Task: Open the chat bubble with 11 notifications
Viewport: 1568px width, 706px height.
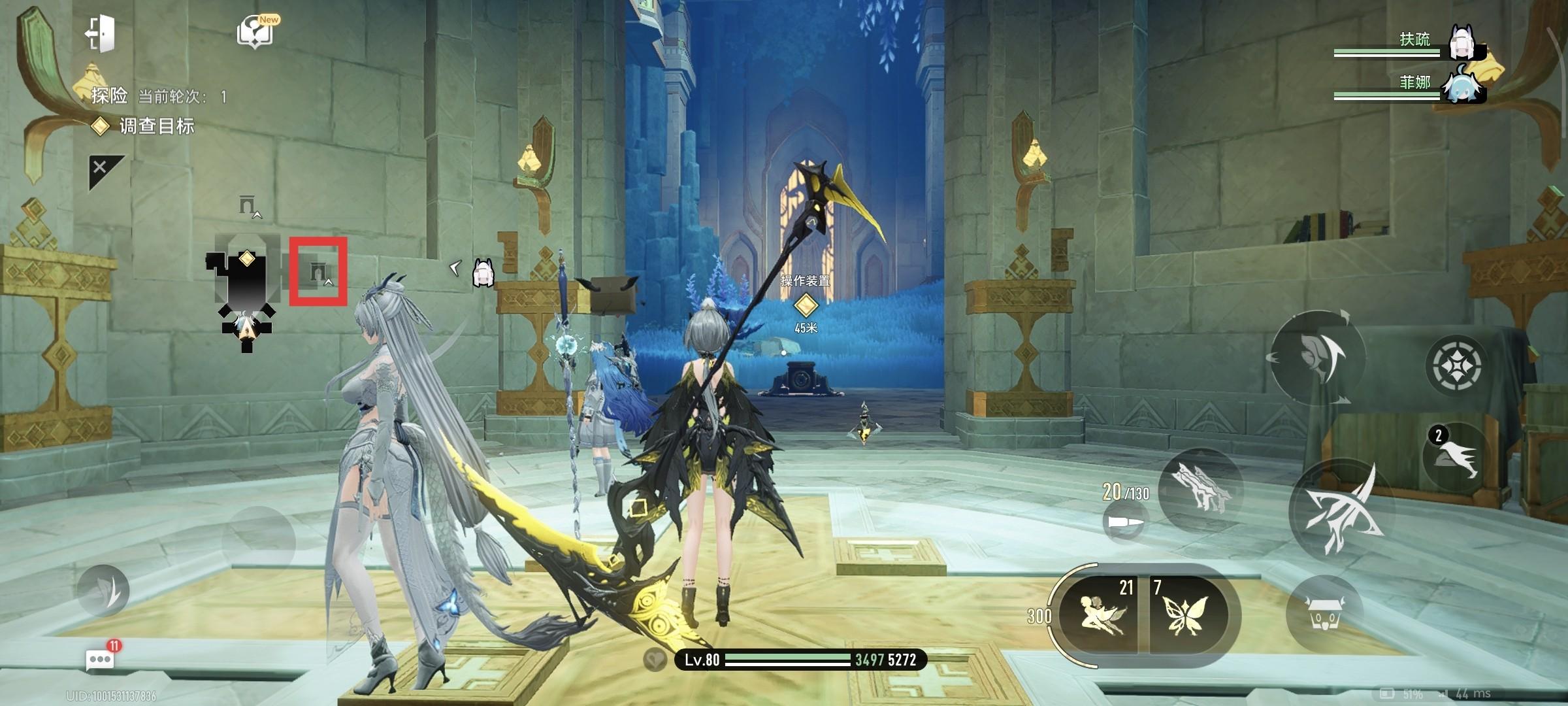Action: pos(101,659)
